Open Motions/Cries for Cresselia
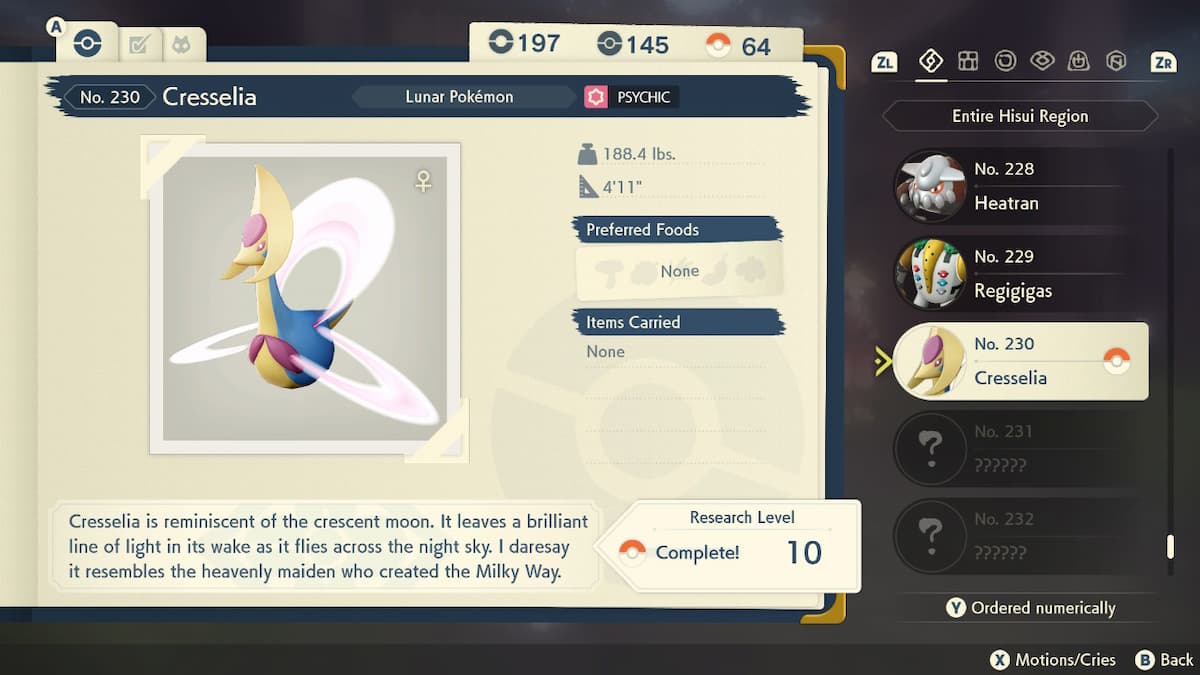Viewport: 1200px width, 675px height. coord(1052,659)
